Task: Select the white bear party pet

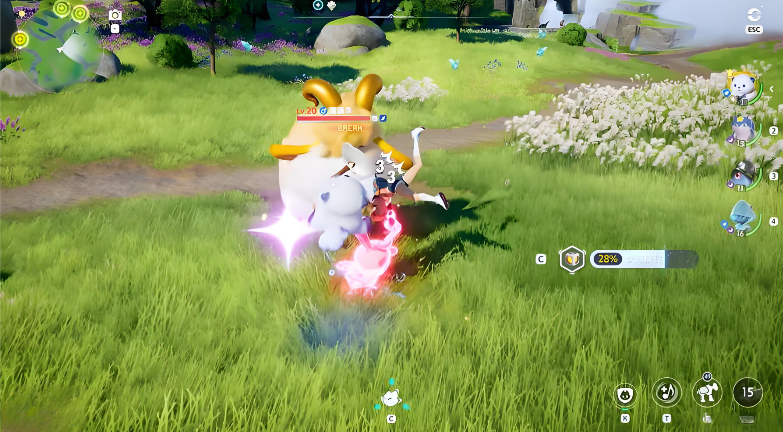Action: [742, 88]
